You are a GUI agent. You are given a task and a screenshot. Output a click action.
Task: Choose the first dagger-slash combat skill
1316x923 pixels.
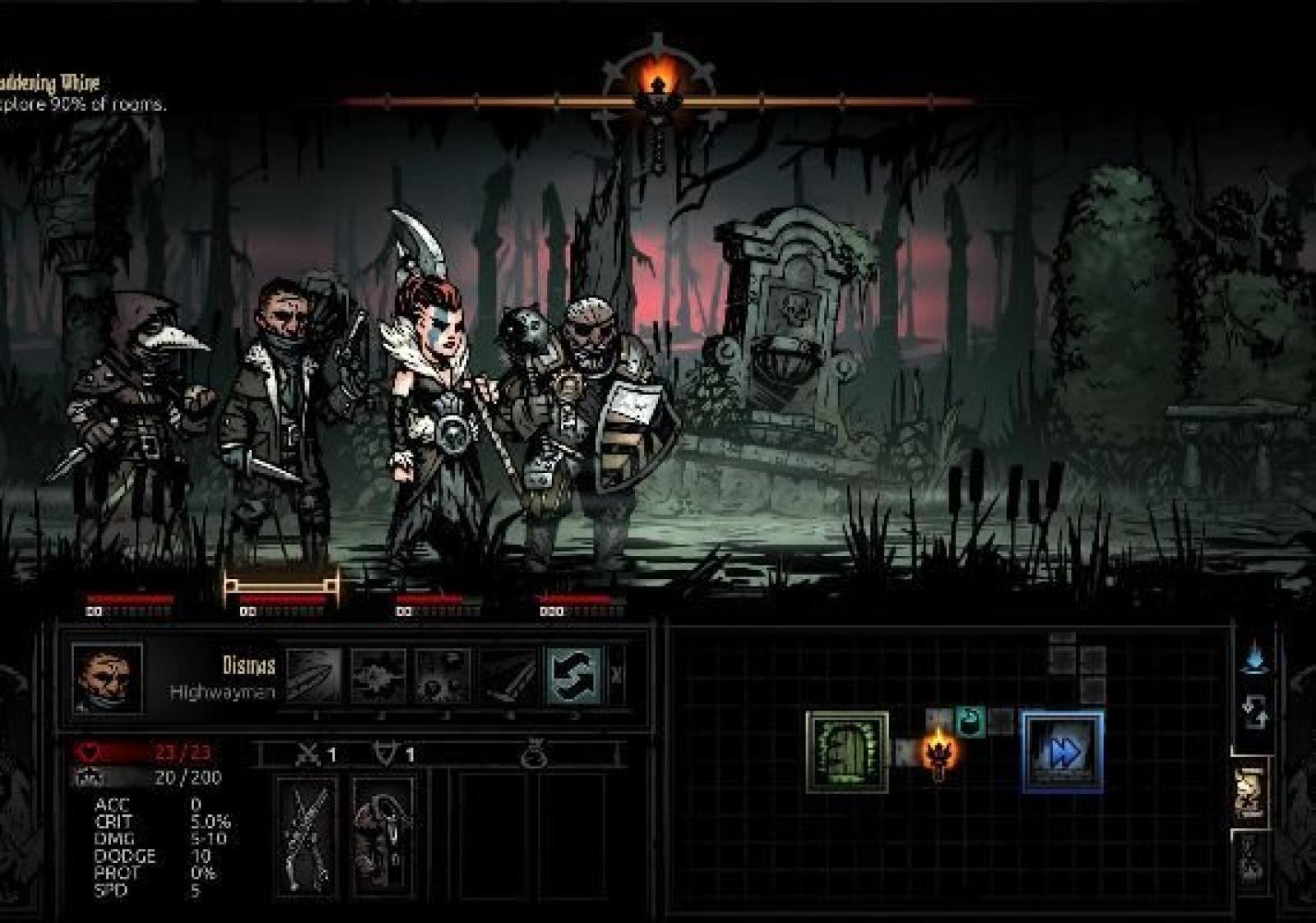point(313,676)
